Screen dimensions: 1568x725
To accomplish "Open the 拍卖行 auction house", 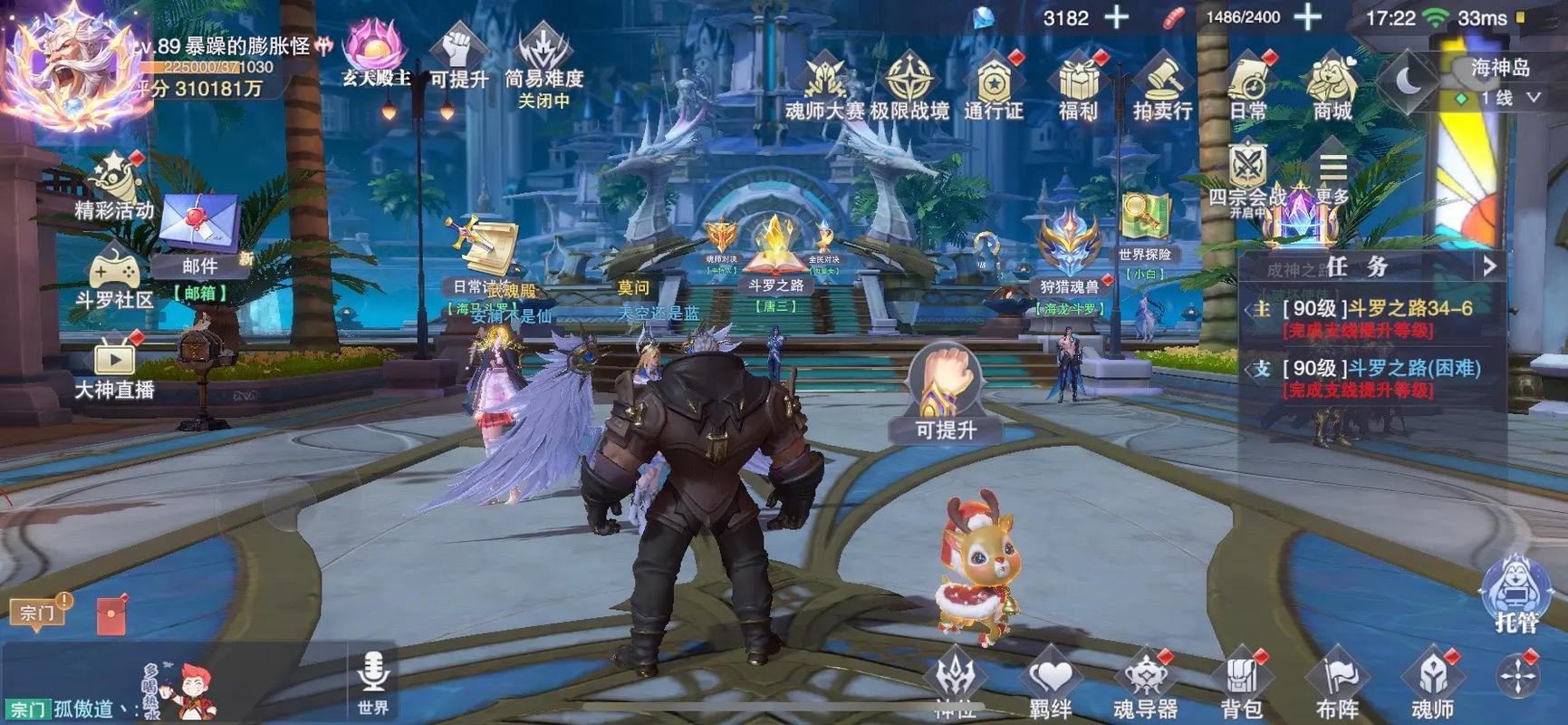I will [x=1163, y=86].
